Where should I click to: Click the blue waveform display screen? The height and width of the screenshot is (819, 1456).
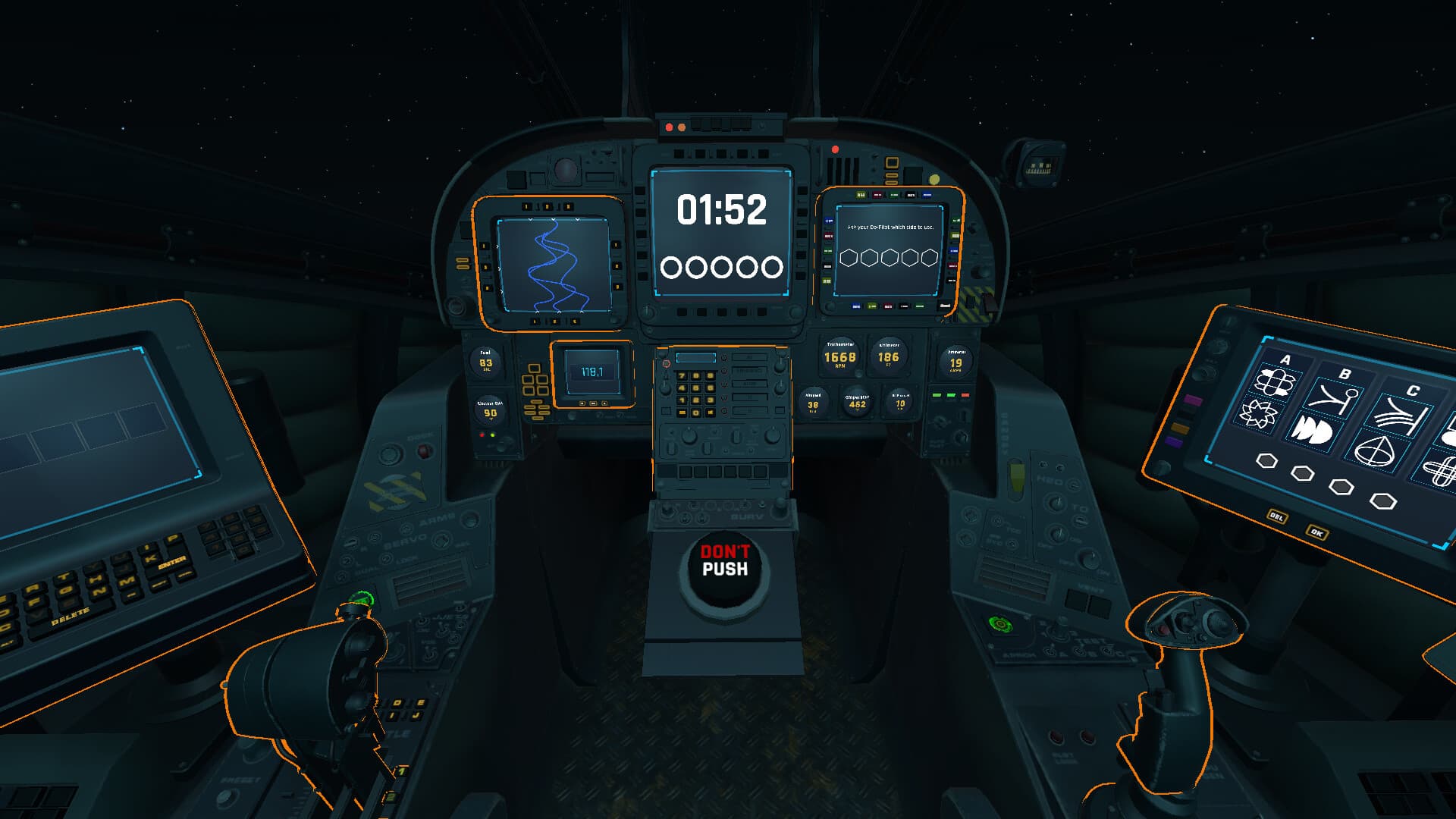[554, 265]
